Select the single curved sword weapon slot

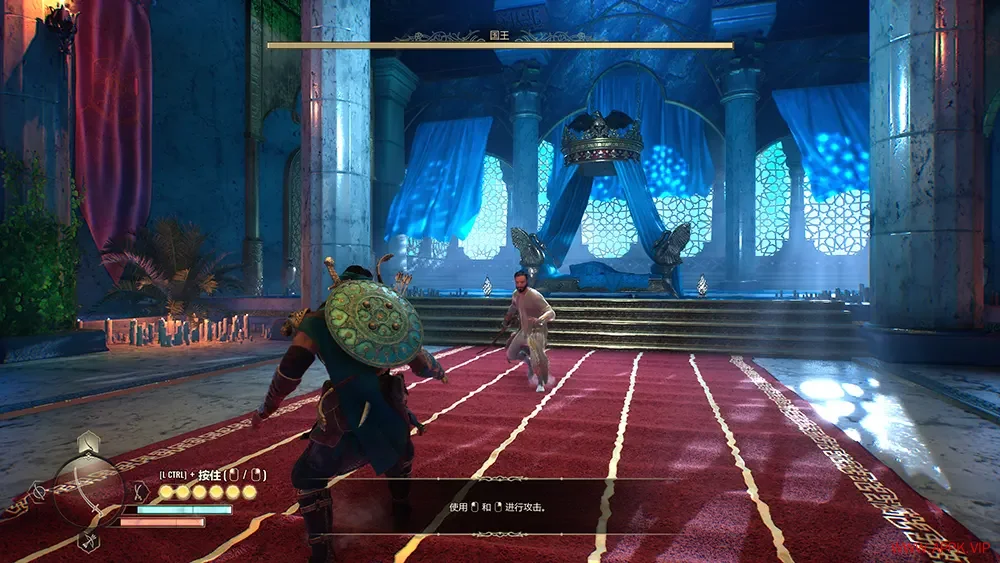pos(88,443)
